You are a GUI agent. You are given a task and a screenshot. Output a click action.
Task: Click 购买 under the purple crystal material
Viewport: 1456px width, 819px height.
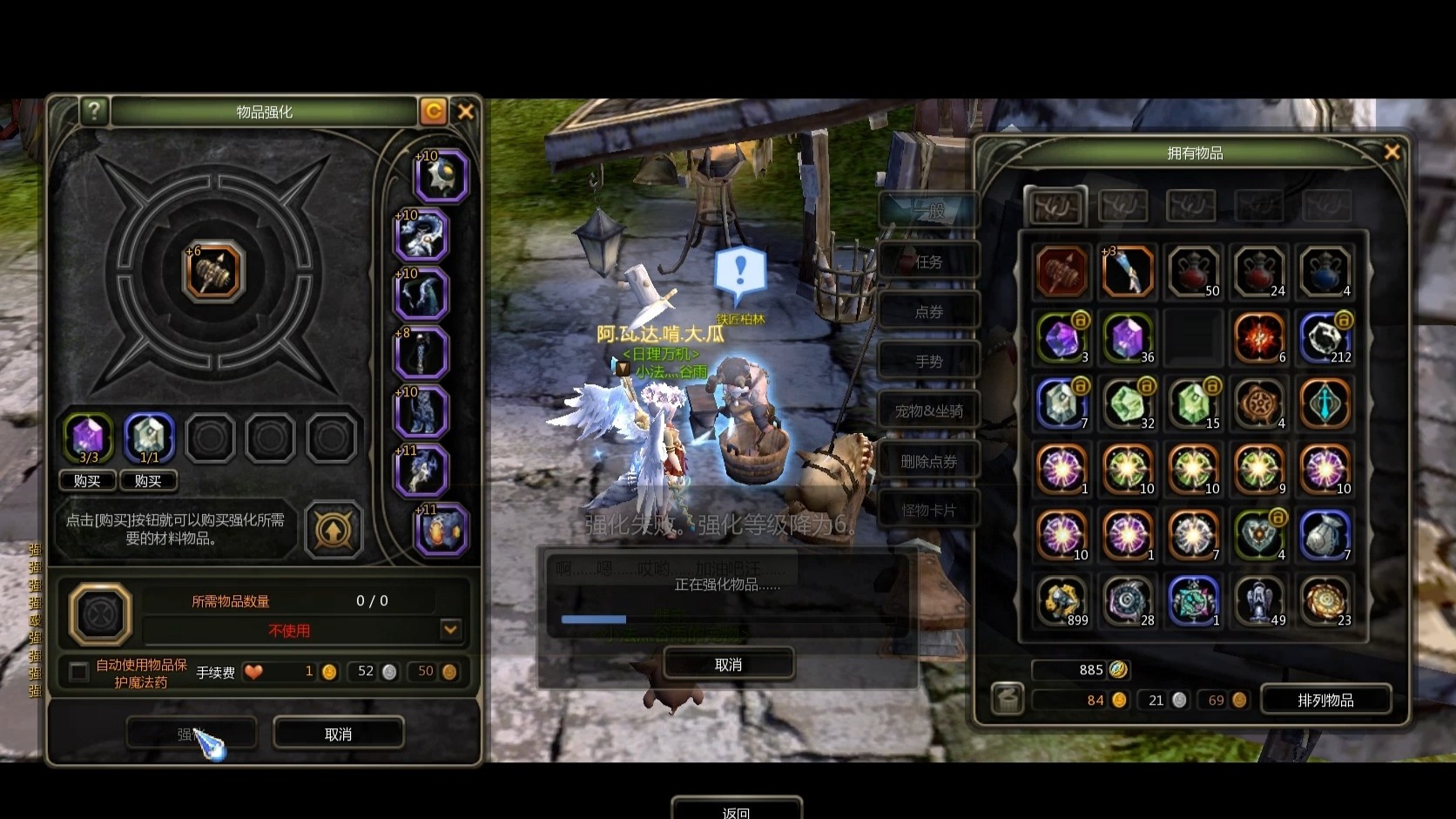(x=87, y=481)
